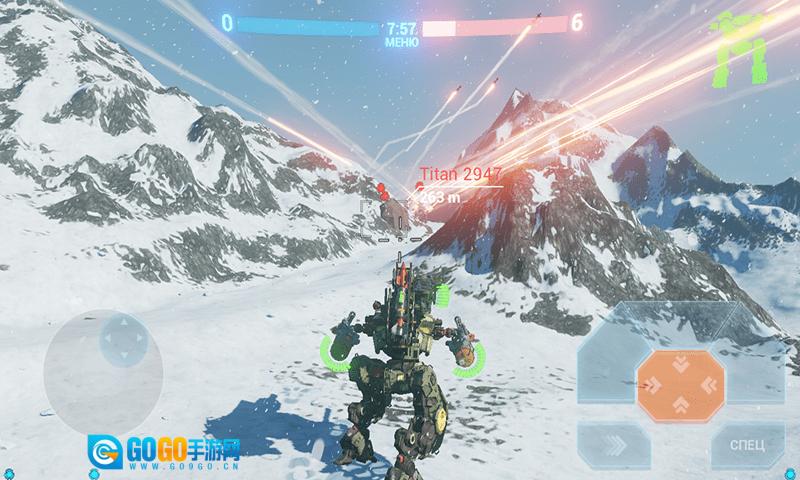
Task: Tap the top weapon panel above fire button
Action: tap(680, 320)
